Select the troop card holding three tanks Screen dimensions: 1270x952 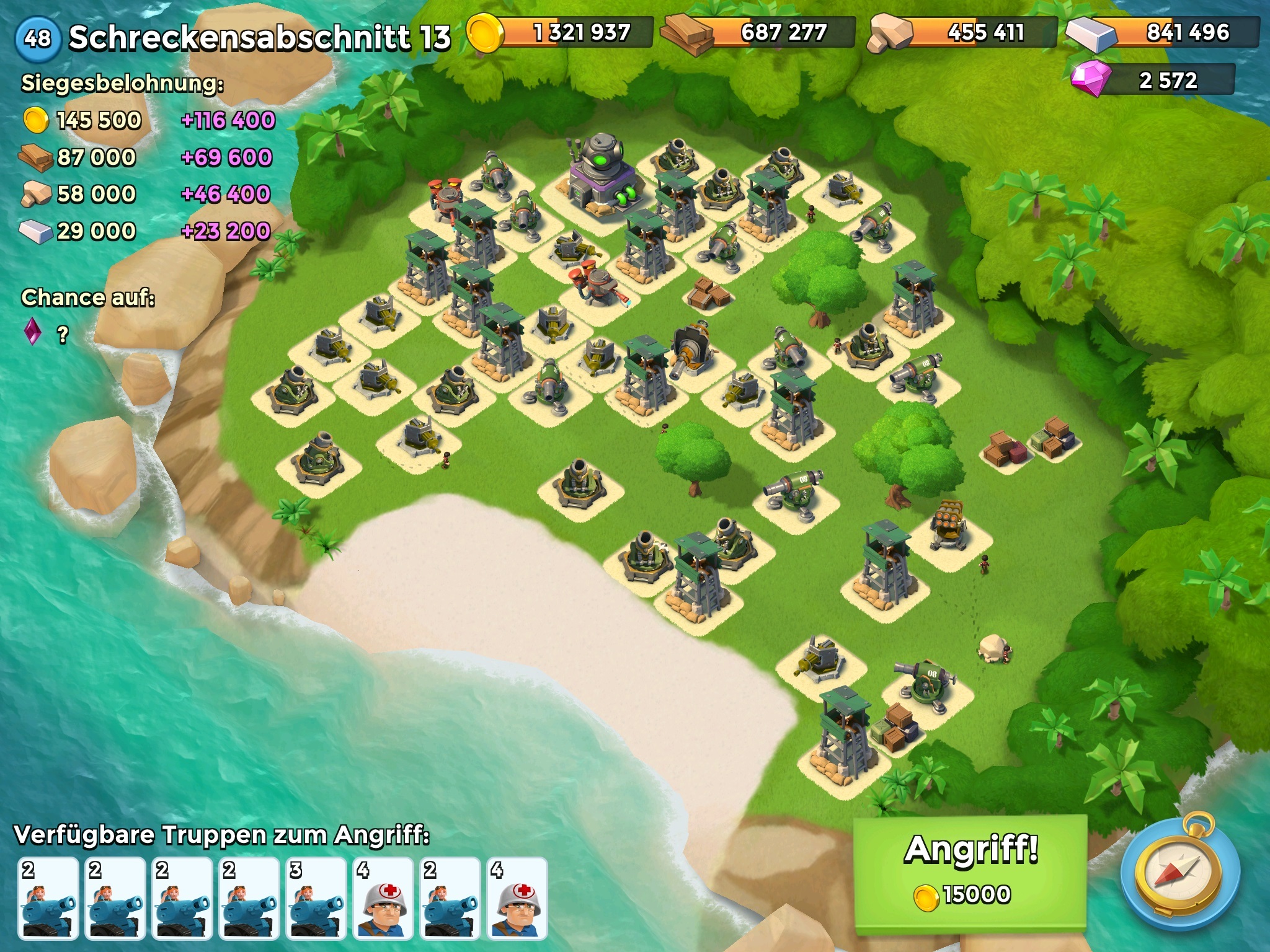click(316, 897)
